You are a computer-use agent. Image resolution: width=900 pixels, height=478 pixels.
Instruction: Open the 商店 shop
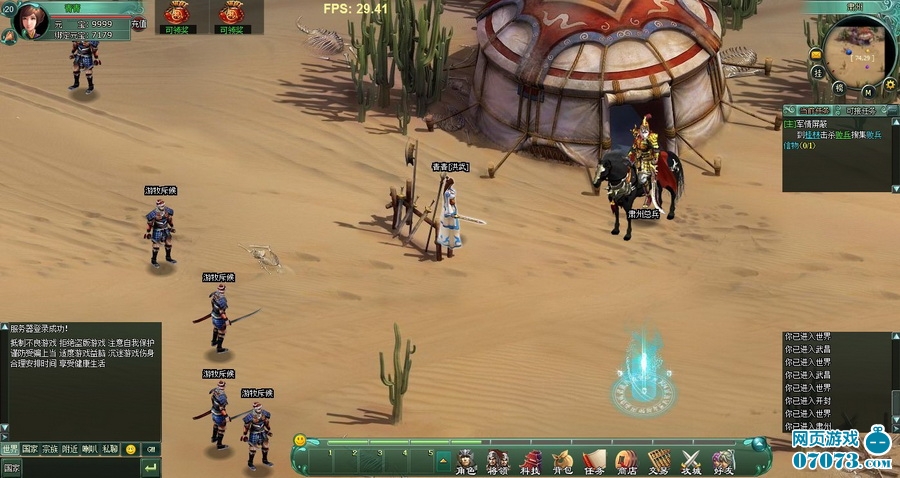pyautogui.click(x=626, y=461)
